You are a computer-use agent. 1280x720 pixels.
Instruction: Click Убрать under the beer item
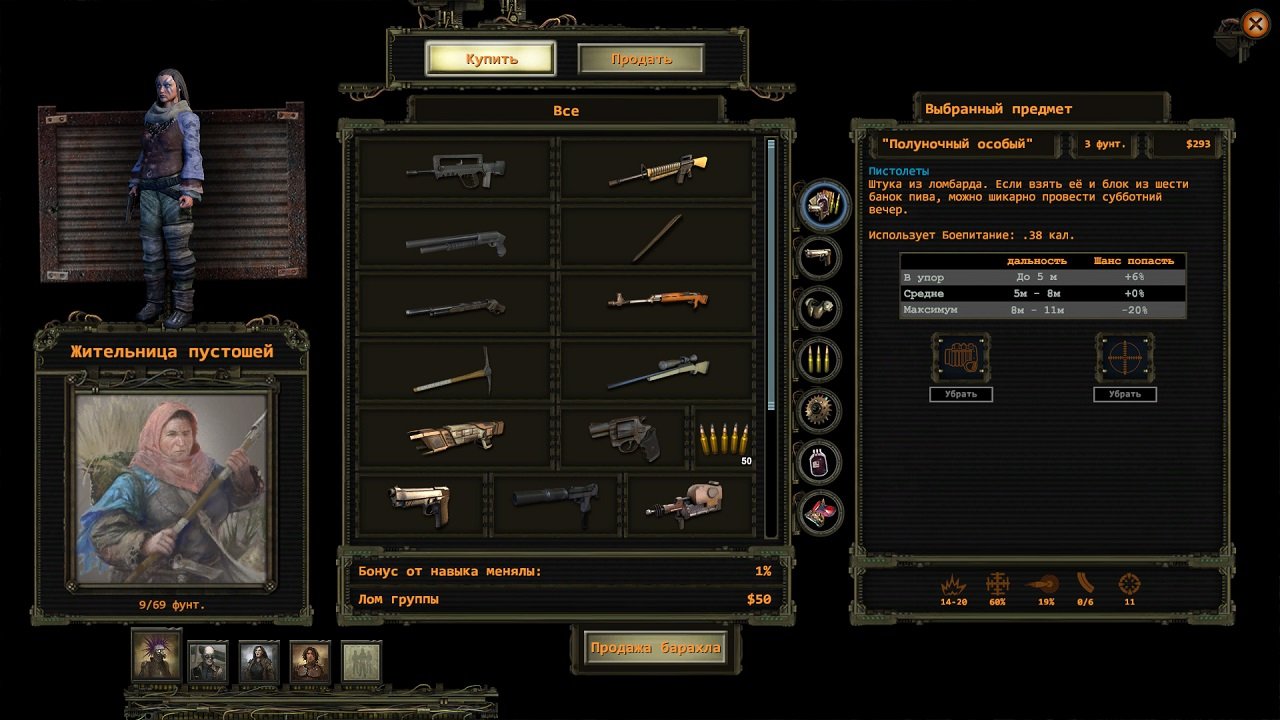coord(961,394)
